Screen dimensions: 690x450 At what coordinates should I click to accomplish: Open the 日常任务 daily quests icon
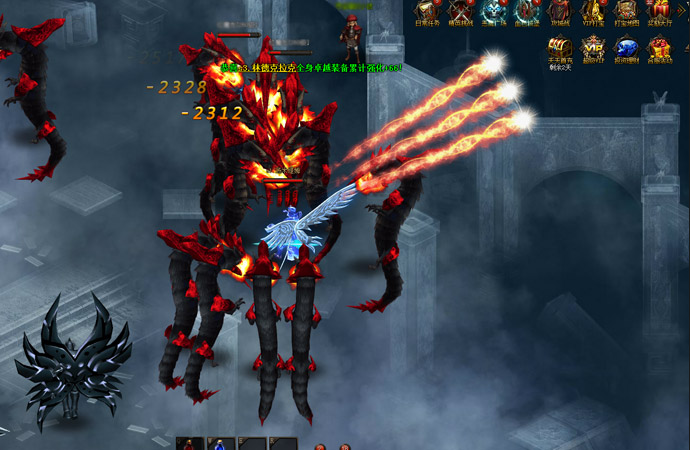(x=428, y=10)
